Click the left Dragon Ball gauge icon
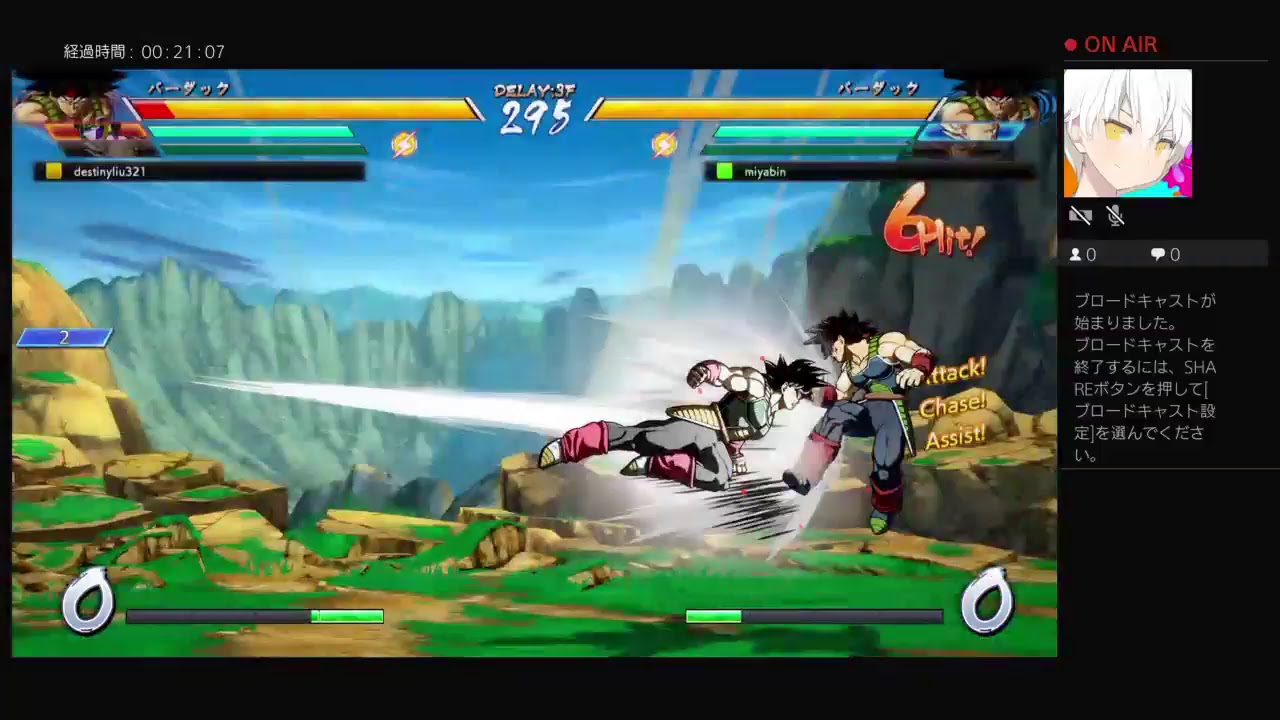Viewport: 1280px width, 720px height. coord(88,600)
